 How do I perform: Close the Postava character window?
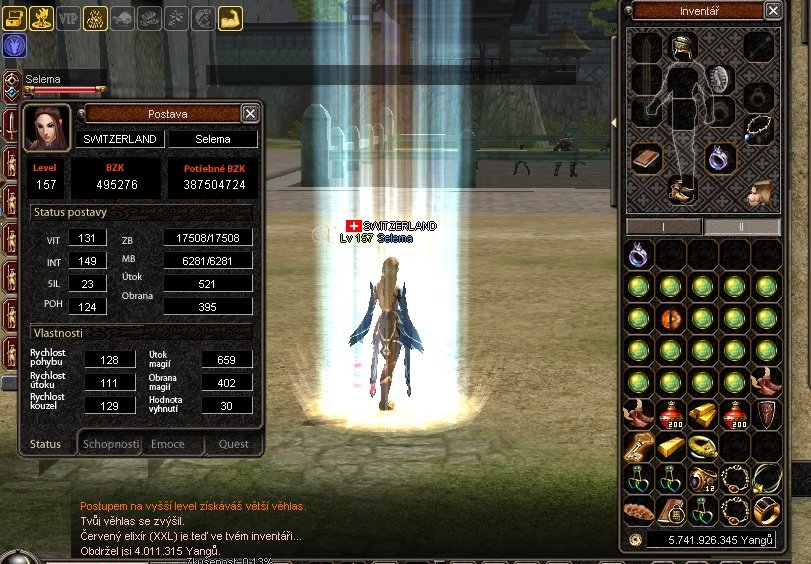250,113
